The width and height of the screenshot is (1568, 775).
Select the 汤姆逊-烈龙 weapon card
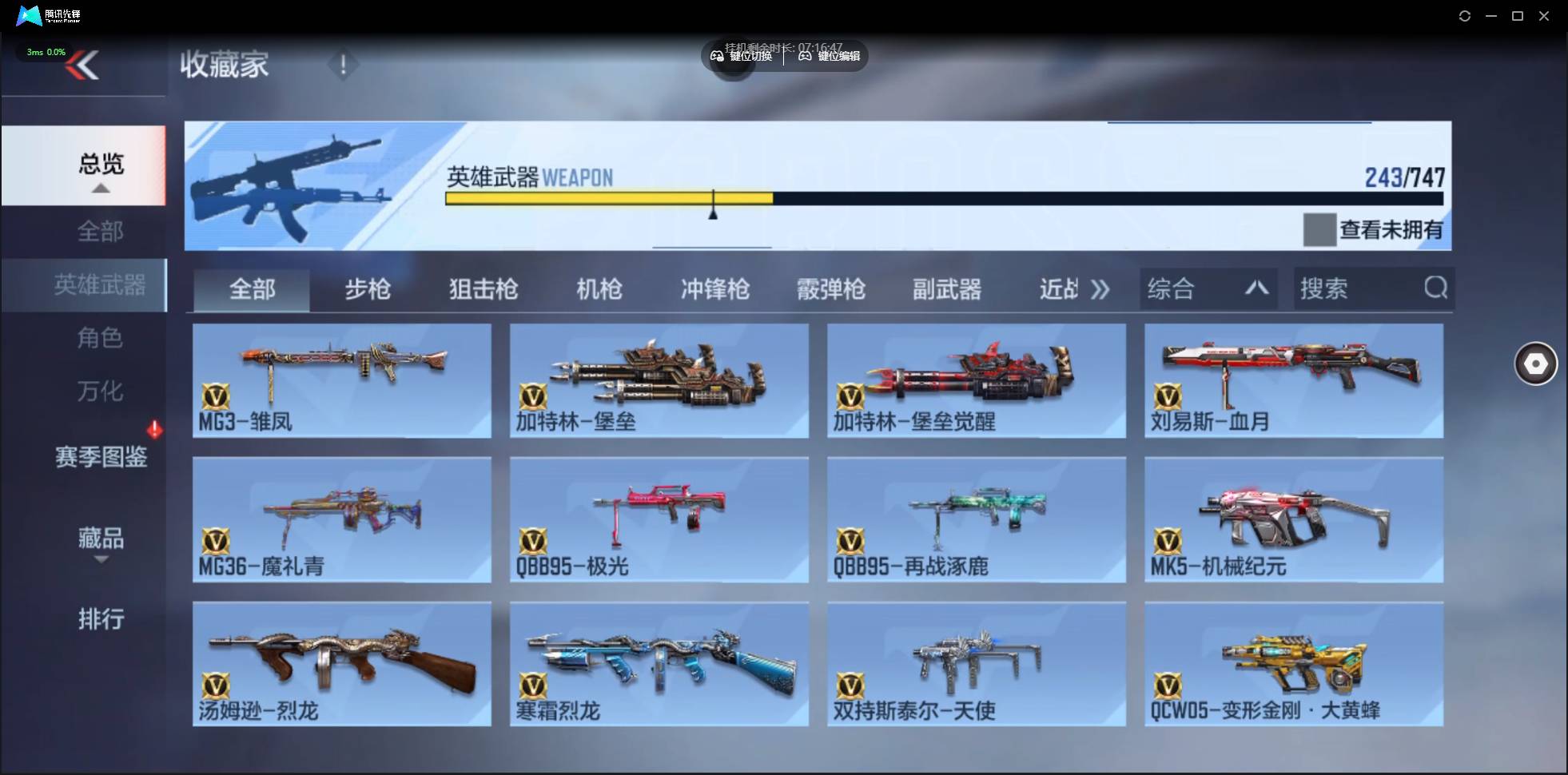pos(342,663)
